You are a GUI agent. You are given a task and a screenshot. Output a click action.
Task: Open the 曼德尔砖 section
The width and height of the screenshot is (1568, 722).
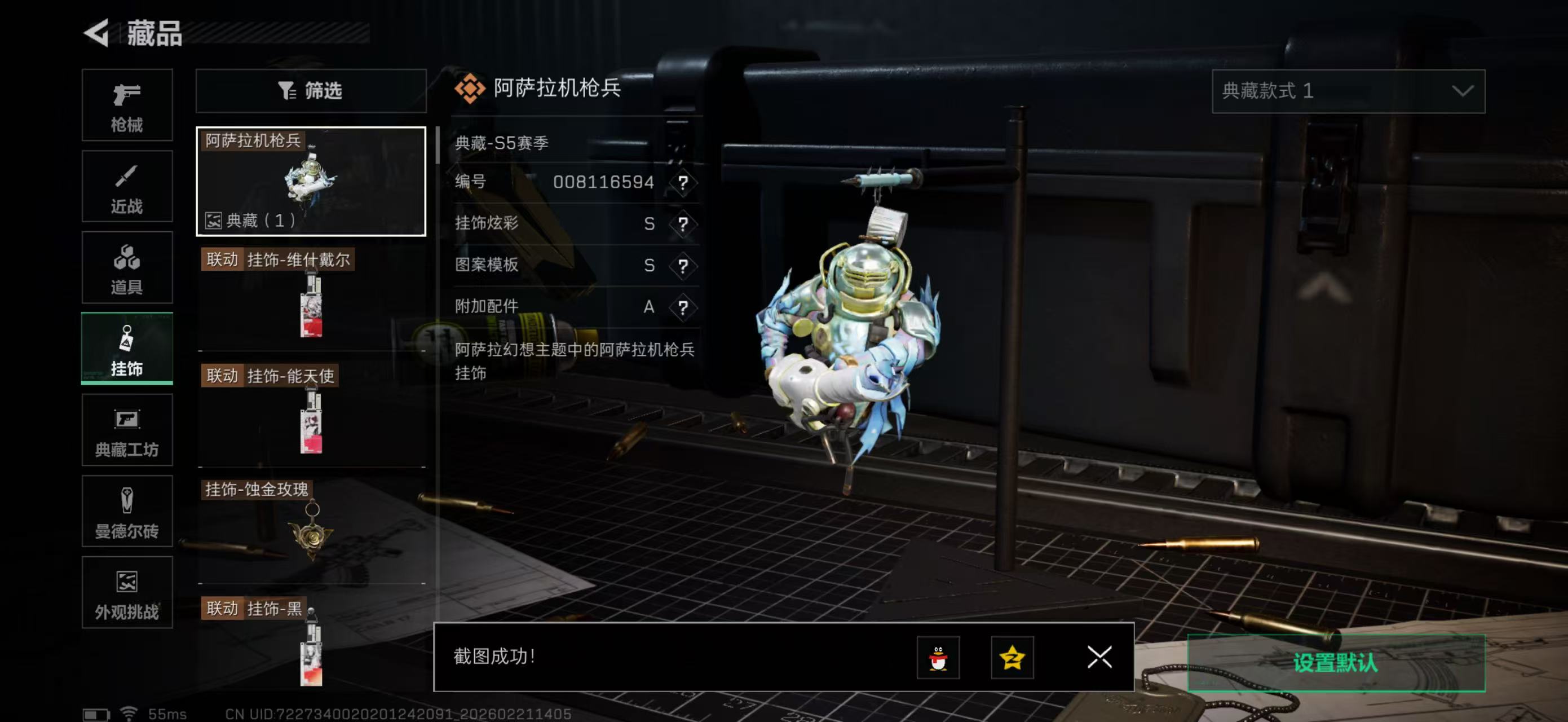click(127, 512)
